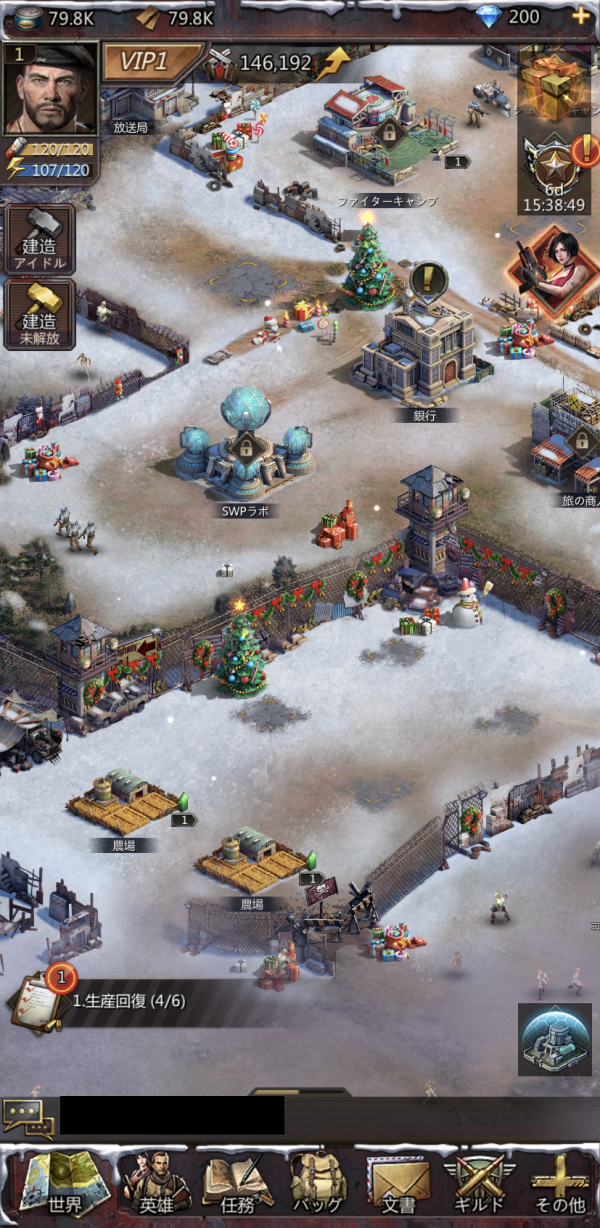Open the globe base icon button
This screenshot has height=1228, width=600.
[x=554, y=1039]
